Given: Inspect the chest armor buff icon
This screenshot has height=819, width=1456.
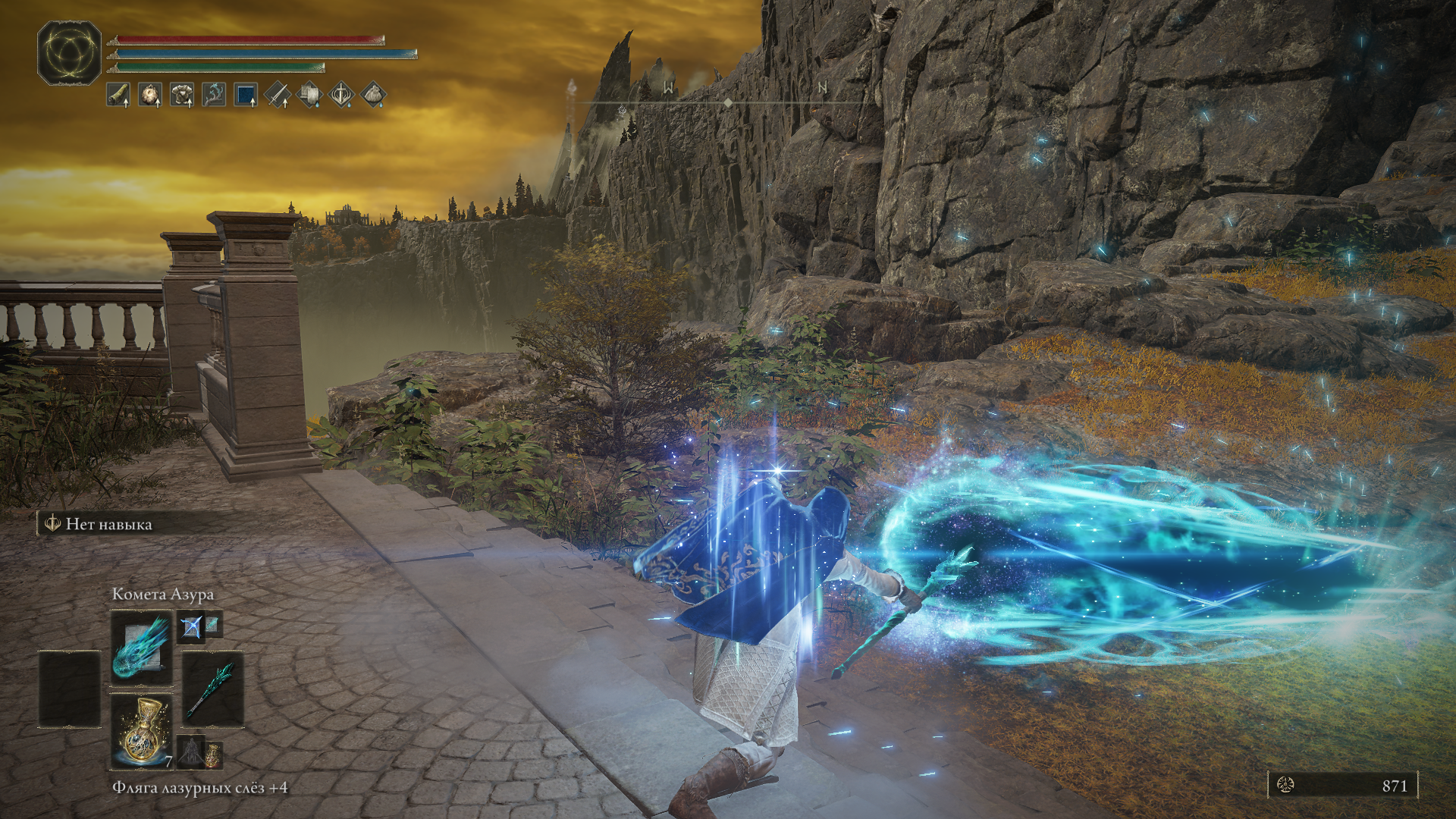Looking at the screenshot, I should [182, 95].
